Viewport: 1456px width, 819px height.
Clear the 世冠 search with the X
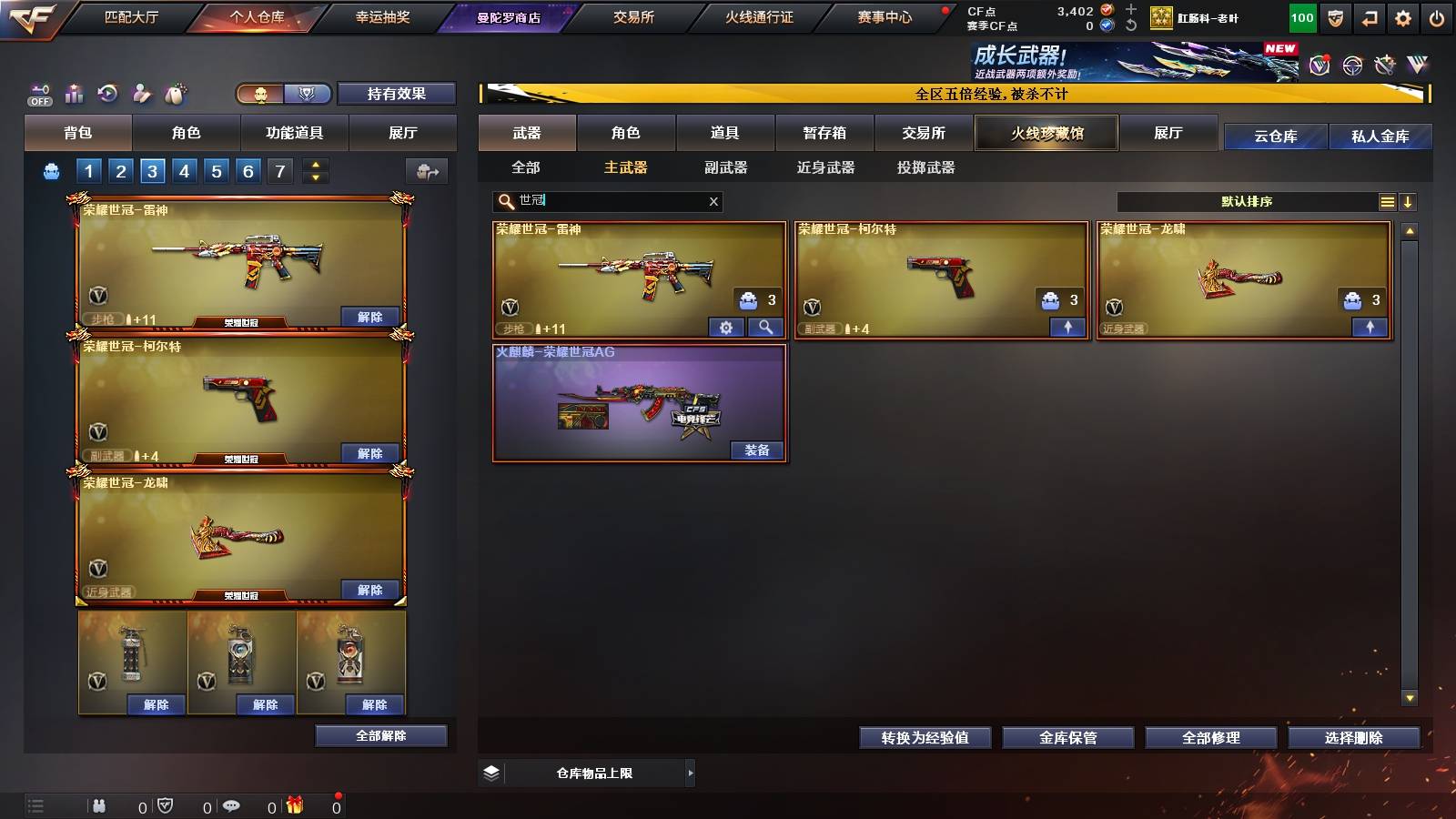pyautogui.click(x=714, y=201)
